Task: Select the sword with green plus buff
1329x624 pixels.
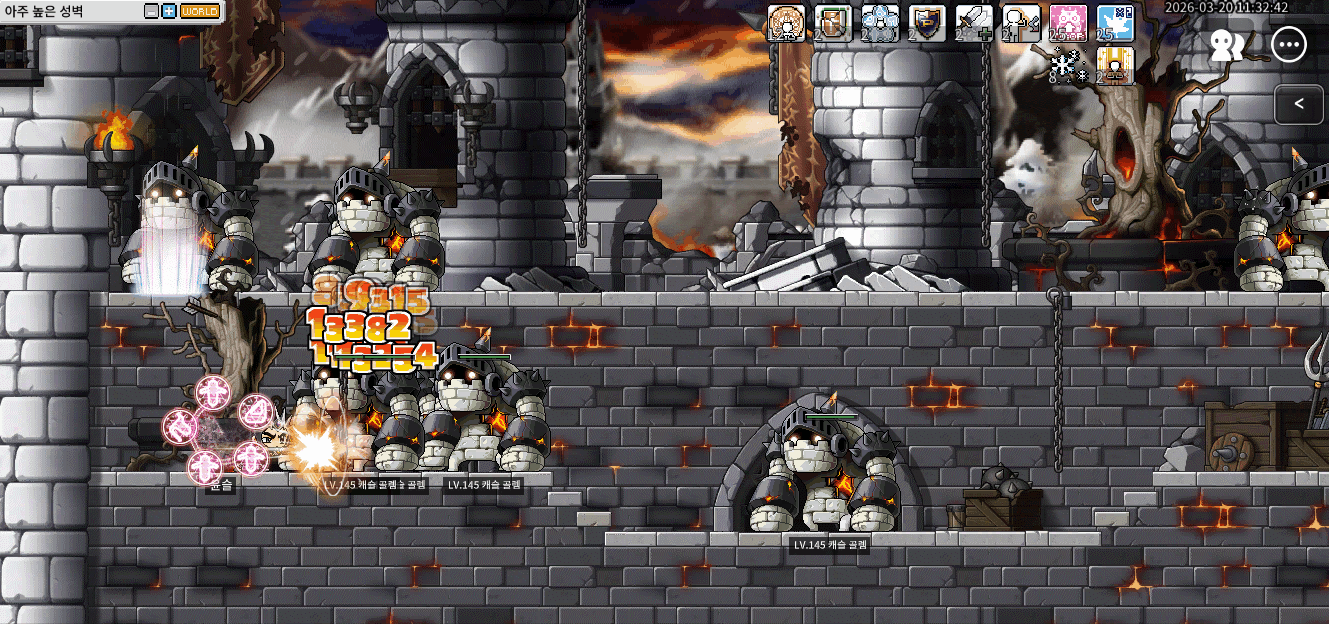Action: click(x=974, y=23)
